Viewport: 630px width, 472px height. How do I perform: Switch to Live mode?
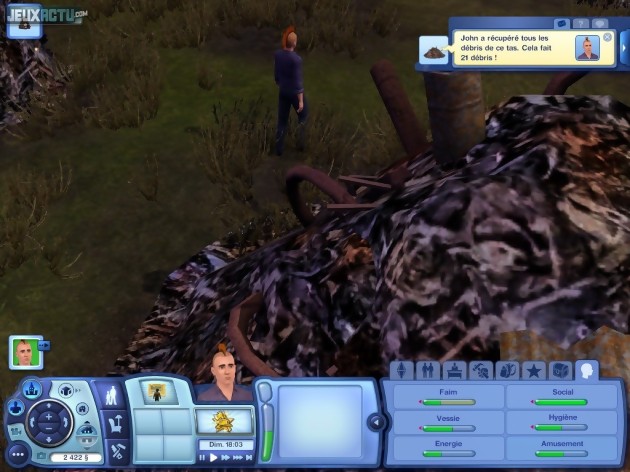(x=112, y=395)
